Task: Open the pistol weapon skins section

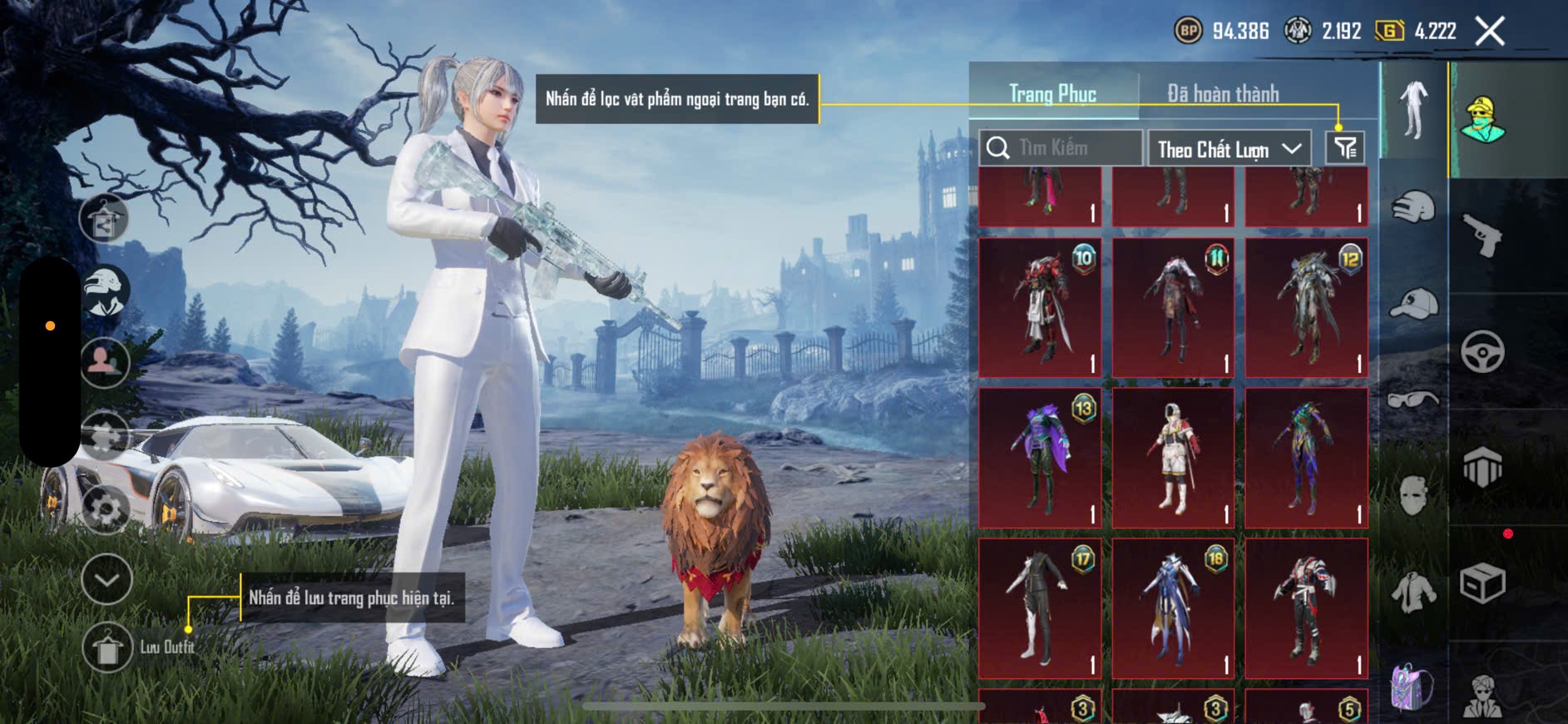Action: [x=1482, y=236]
